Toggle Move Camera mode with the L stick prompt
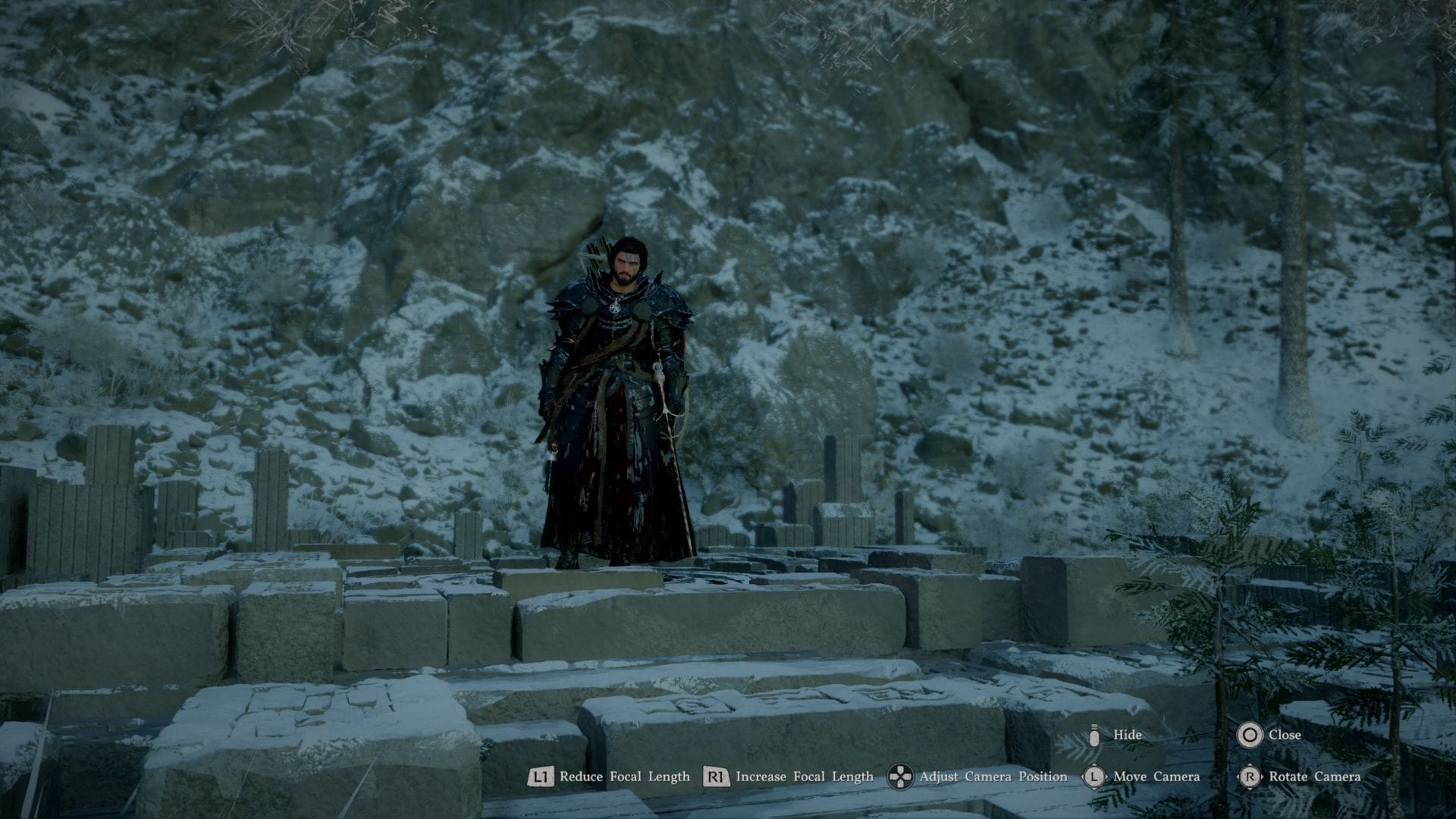The width and height of the screenshot is (1456, 819). point(1095,777)
